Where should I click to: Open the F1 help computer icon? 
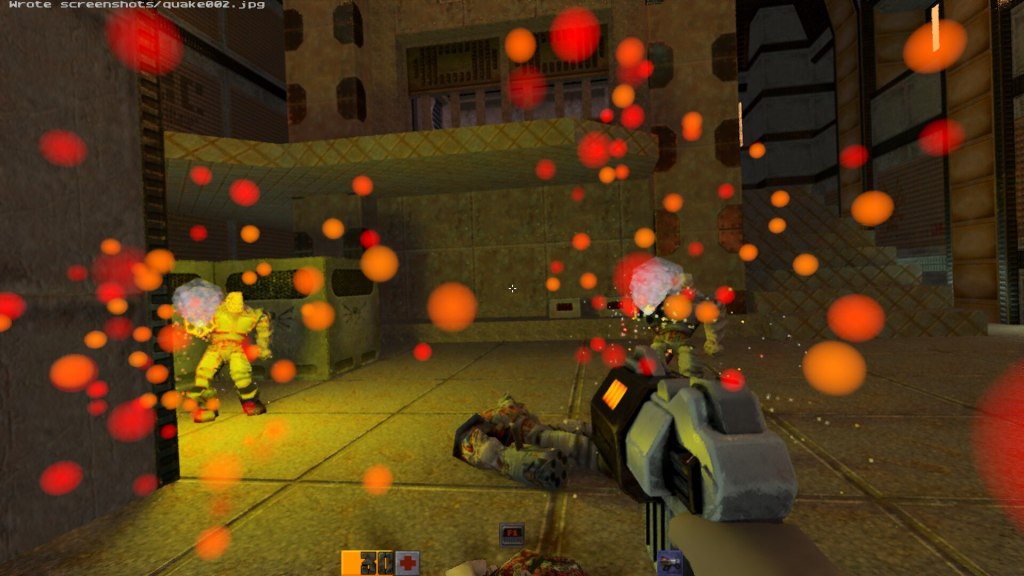pos(512,534)
